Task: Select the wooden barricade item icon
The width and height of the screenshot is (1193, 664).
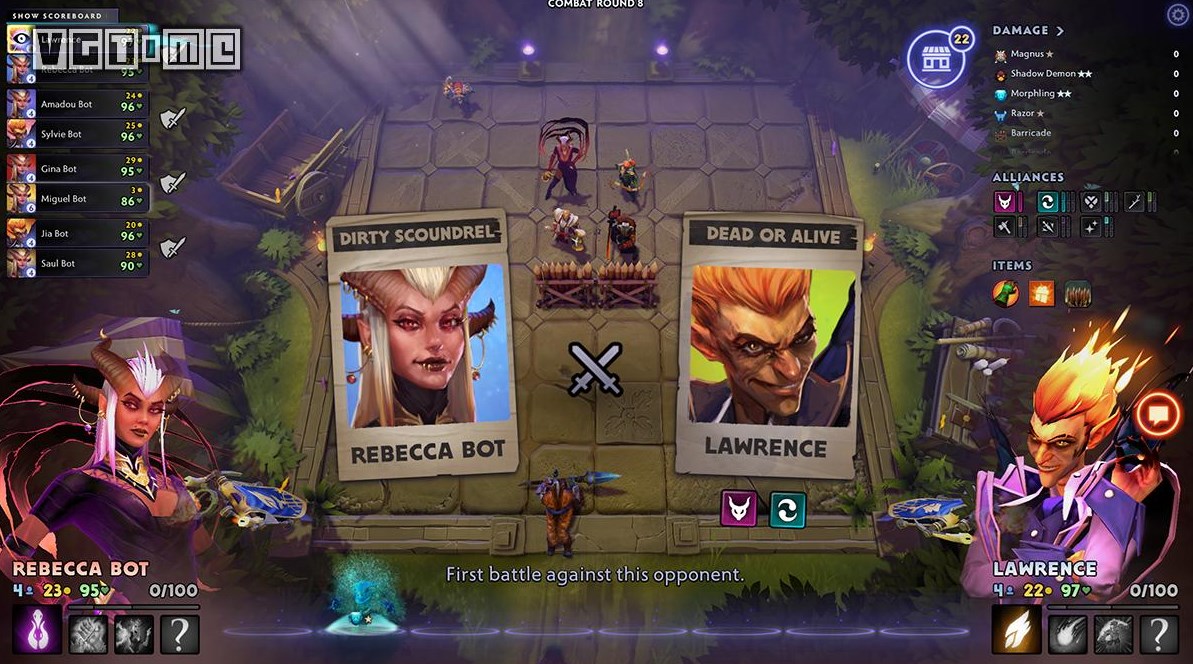Action: [x=1078, y=293]
